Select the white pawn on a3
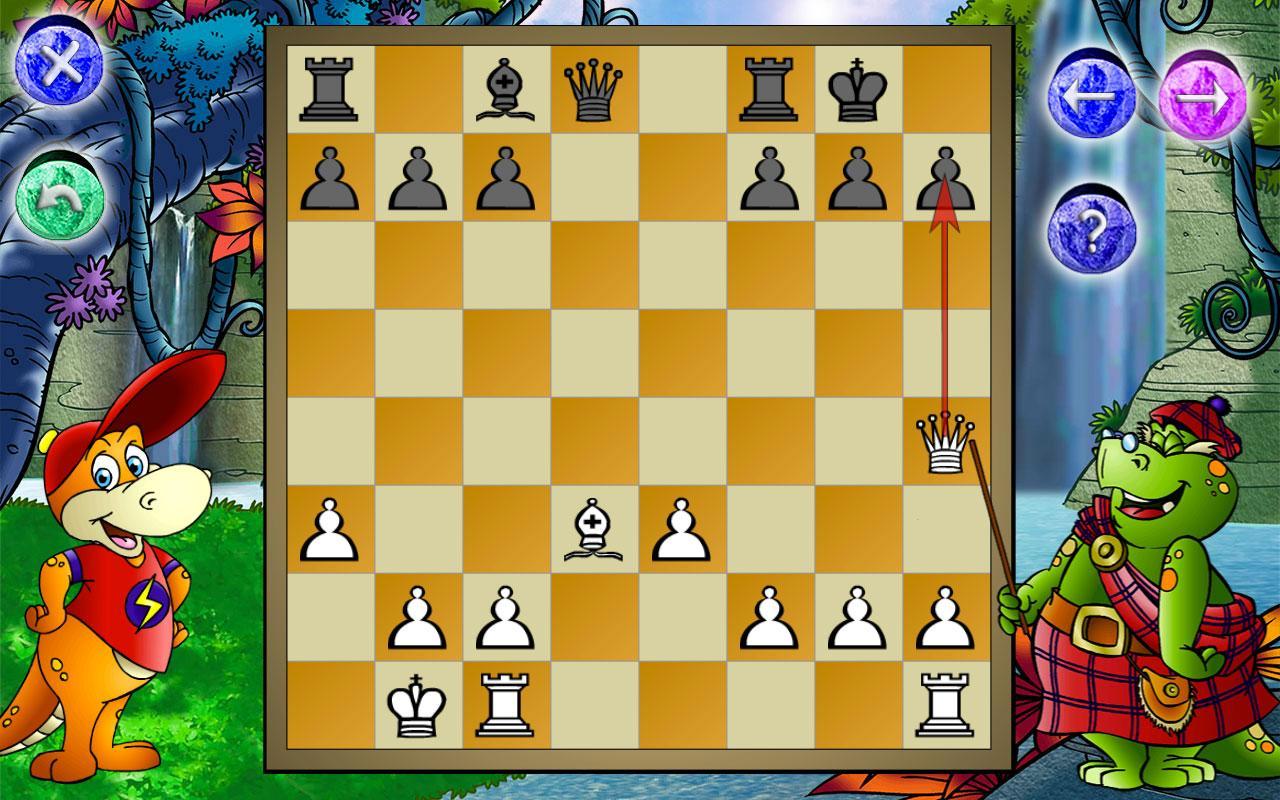Image resolution: width=1280 pixels, height=800 pixels. [330, 528]
